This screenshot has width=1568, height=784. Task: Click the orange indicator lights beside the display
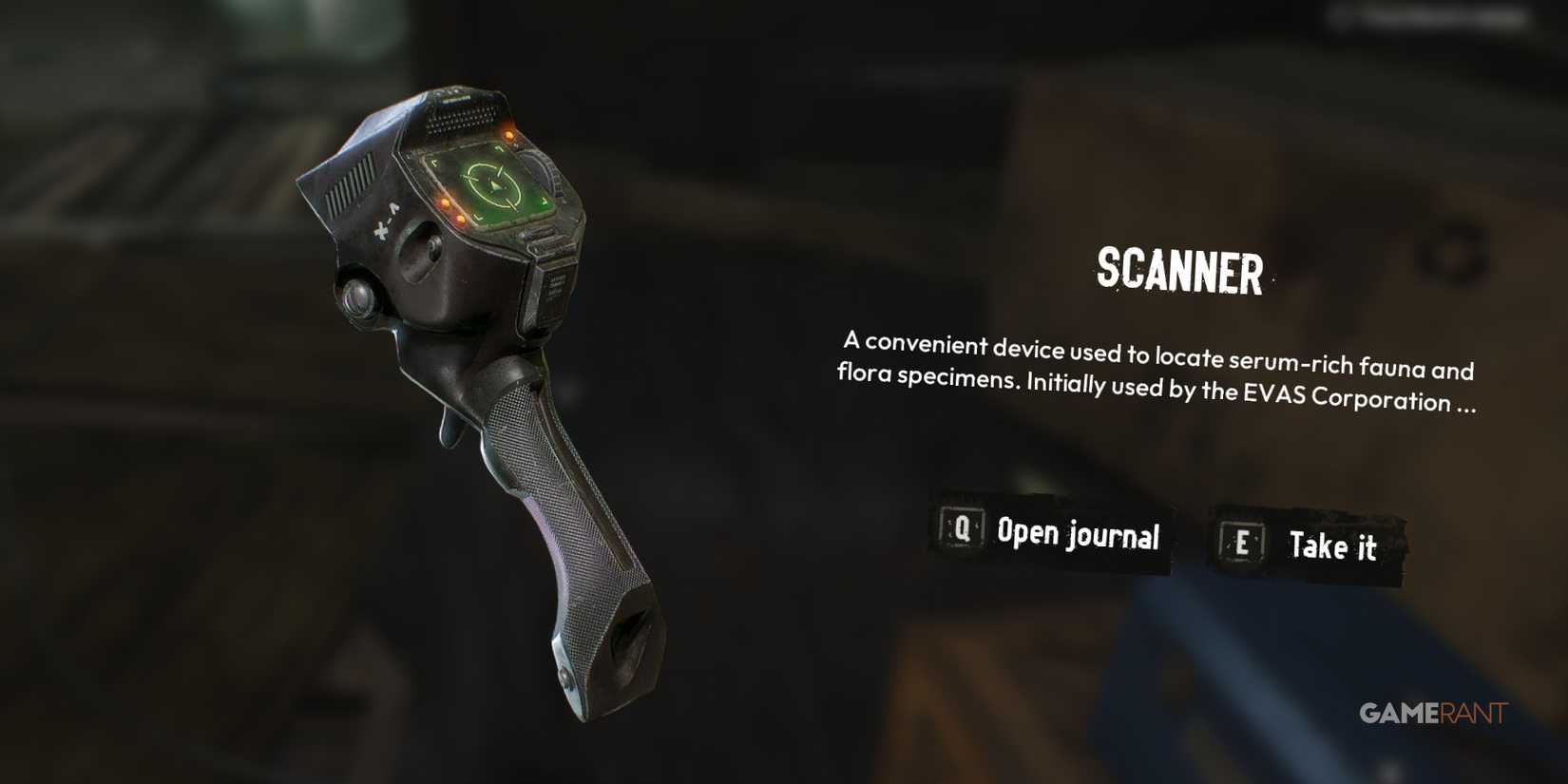point(451,213)
